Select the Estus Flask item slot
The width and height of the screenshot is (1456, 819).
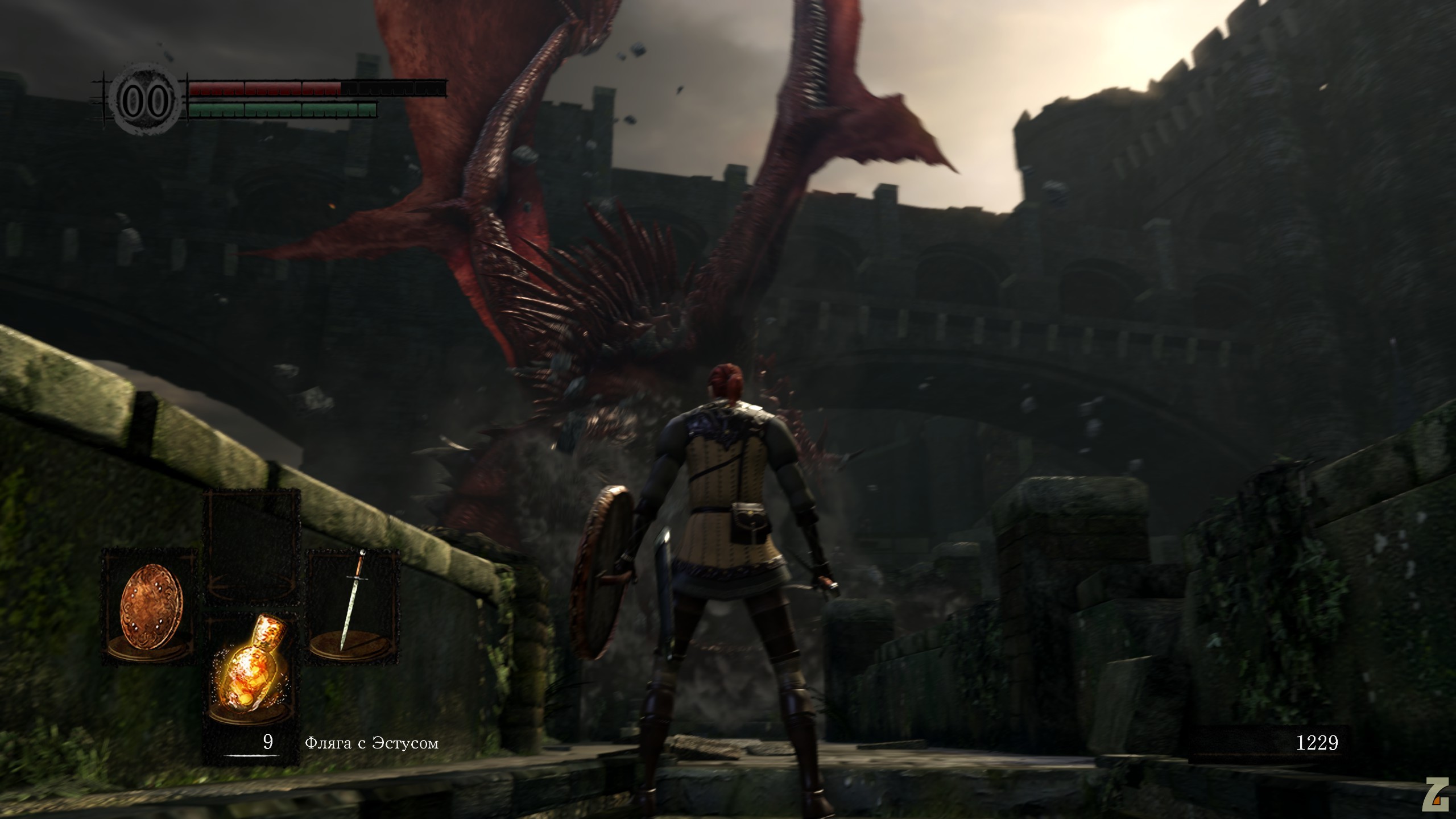point(252,671)
